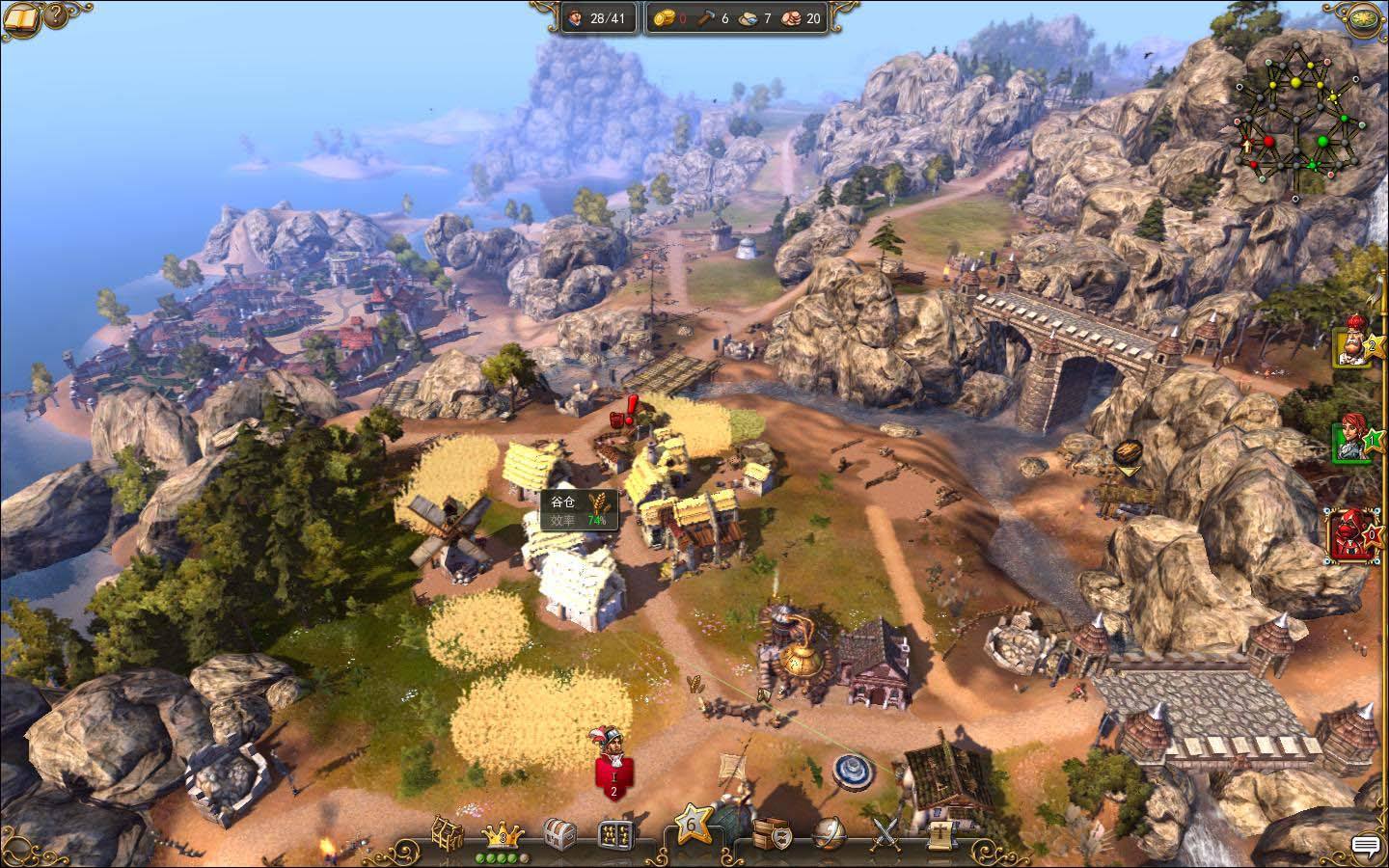Open the crossed swords military menu
Viewport: 1389px width, 868px height.
[885, 831]
